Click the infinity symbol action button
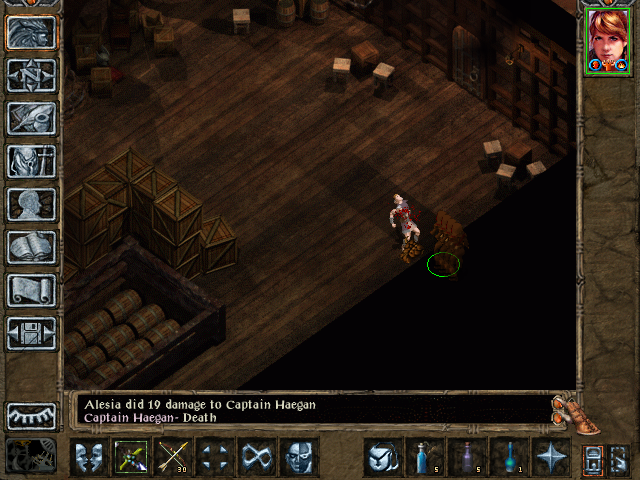The image size is (640, 480). pyautogui.click(x=257, y=457)
